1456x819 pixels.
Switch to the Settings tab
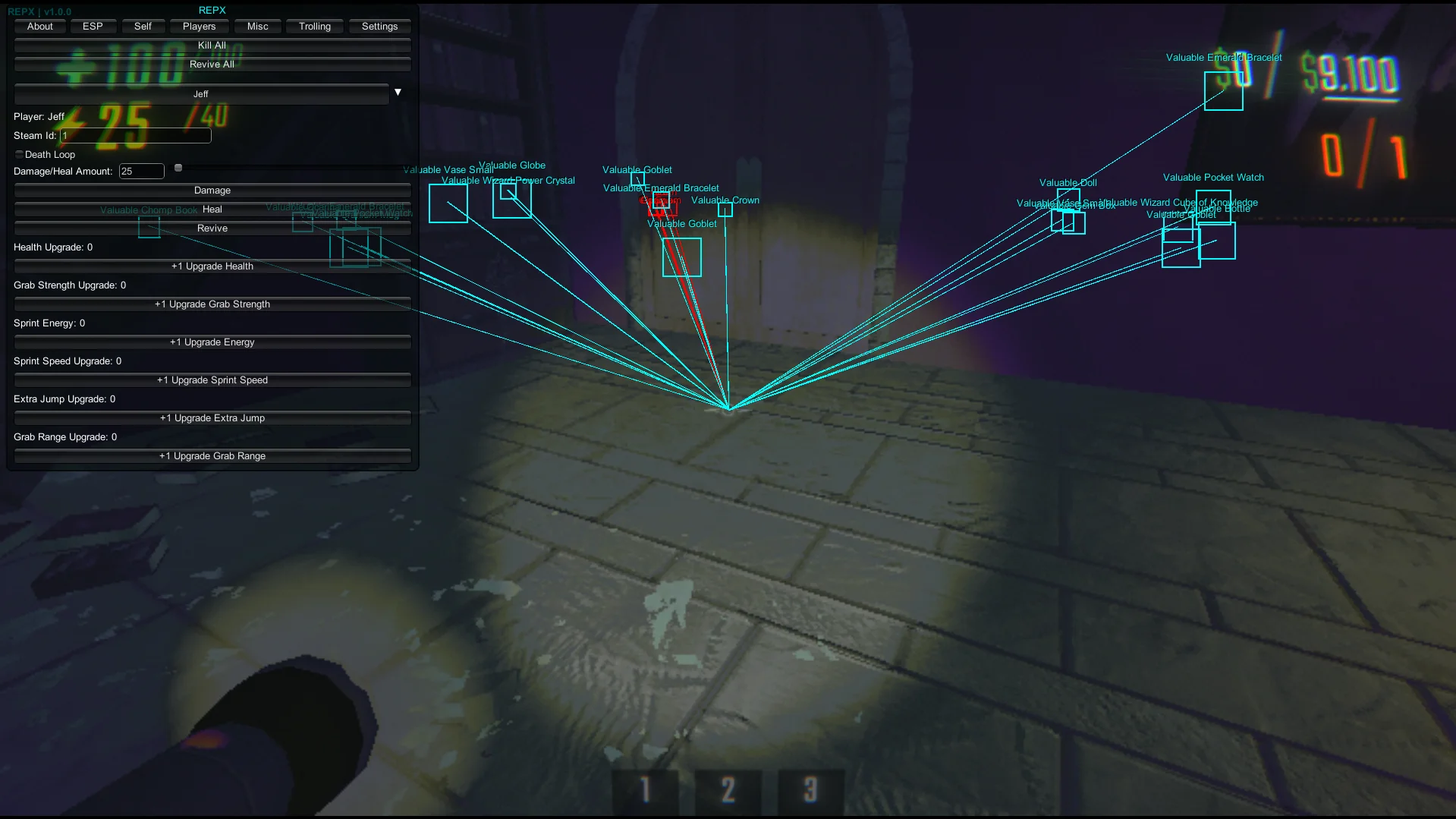click(379, 27)
